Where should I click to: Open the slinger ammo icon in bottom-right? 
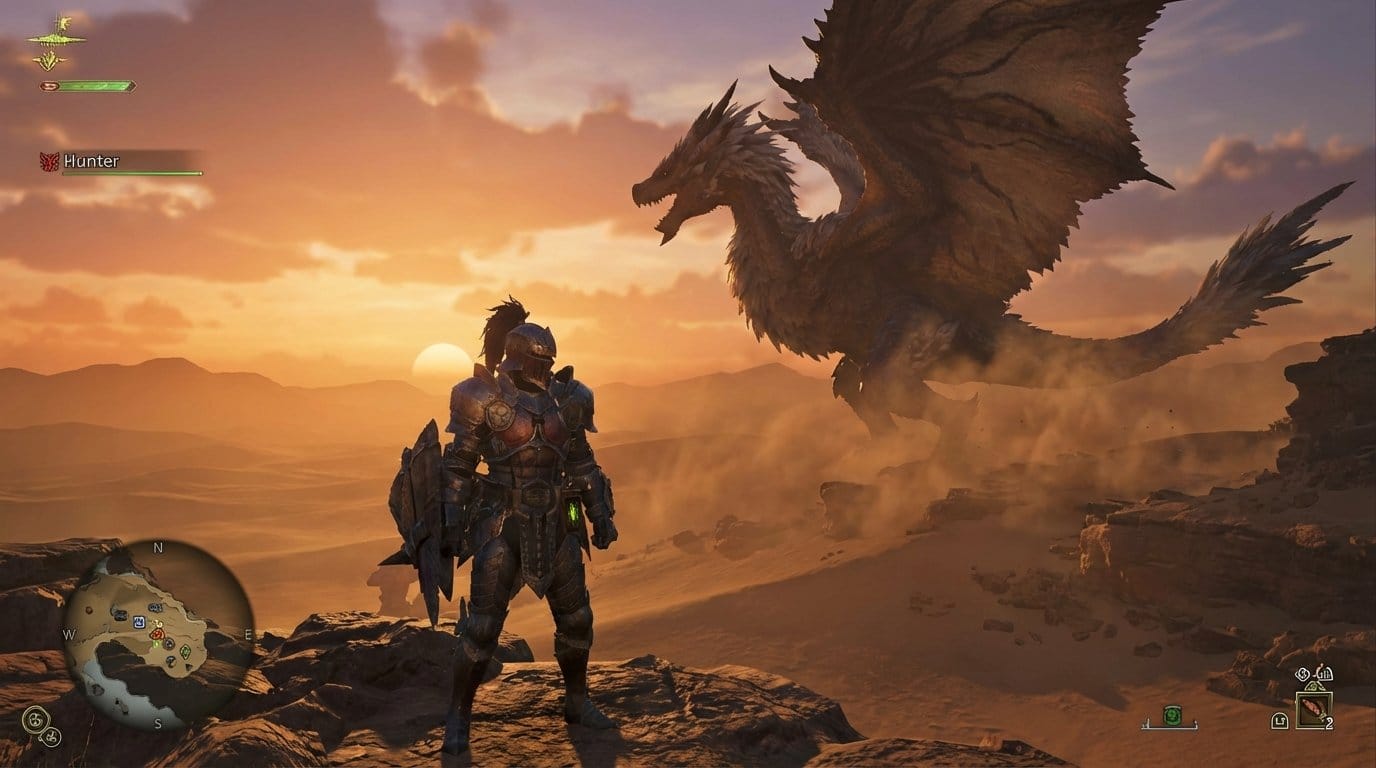[1312, 712]
